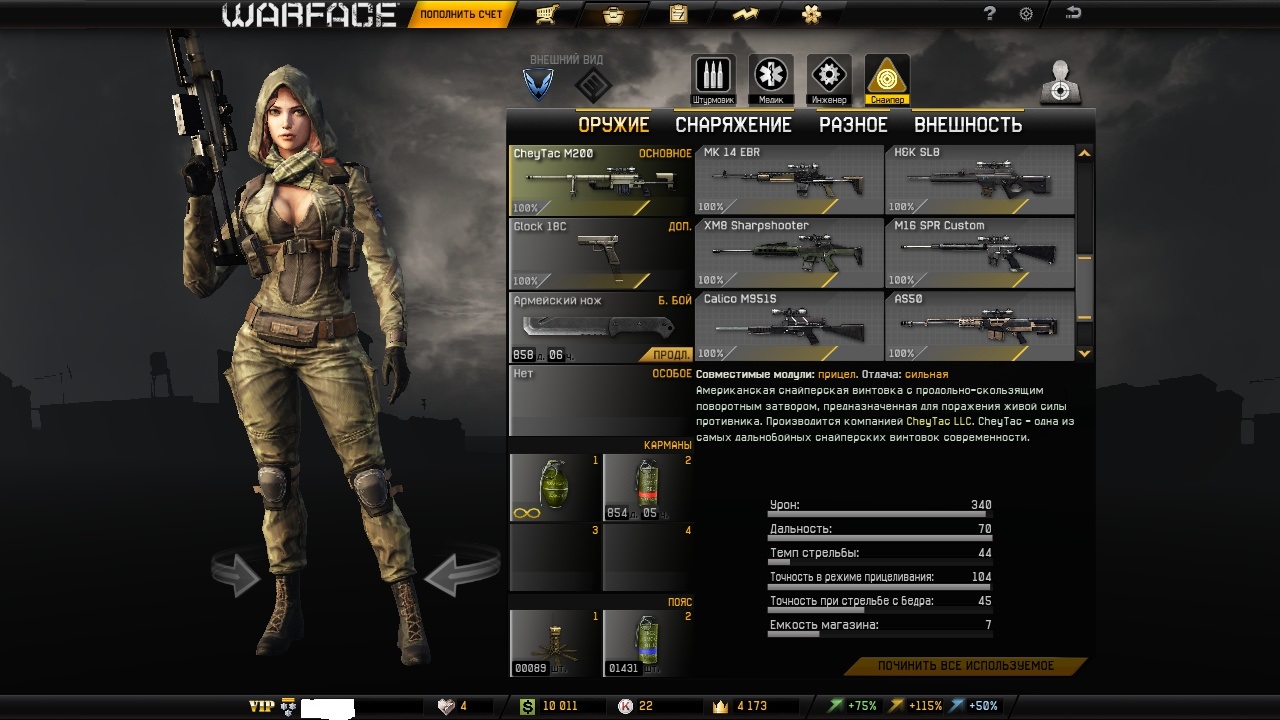
Task: Pick the XM8 Sharpshooter rifle
Action: click(x=789, y=253)
